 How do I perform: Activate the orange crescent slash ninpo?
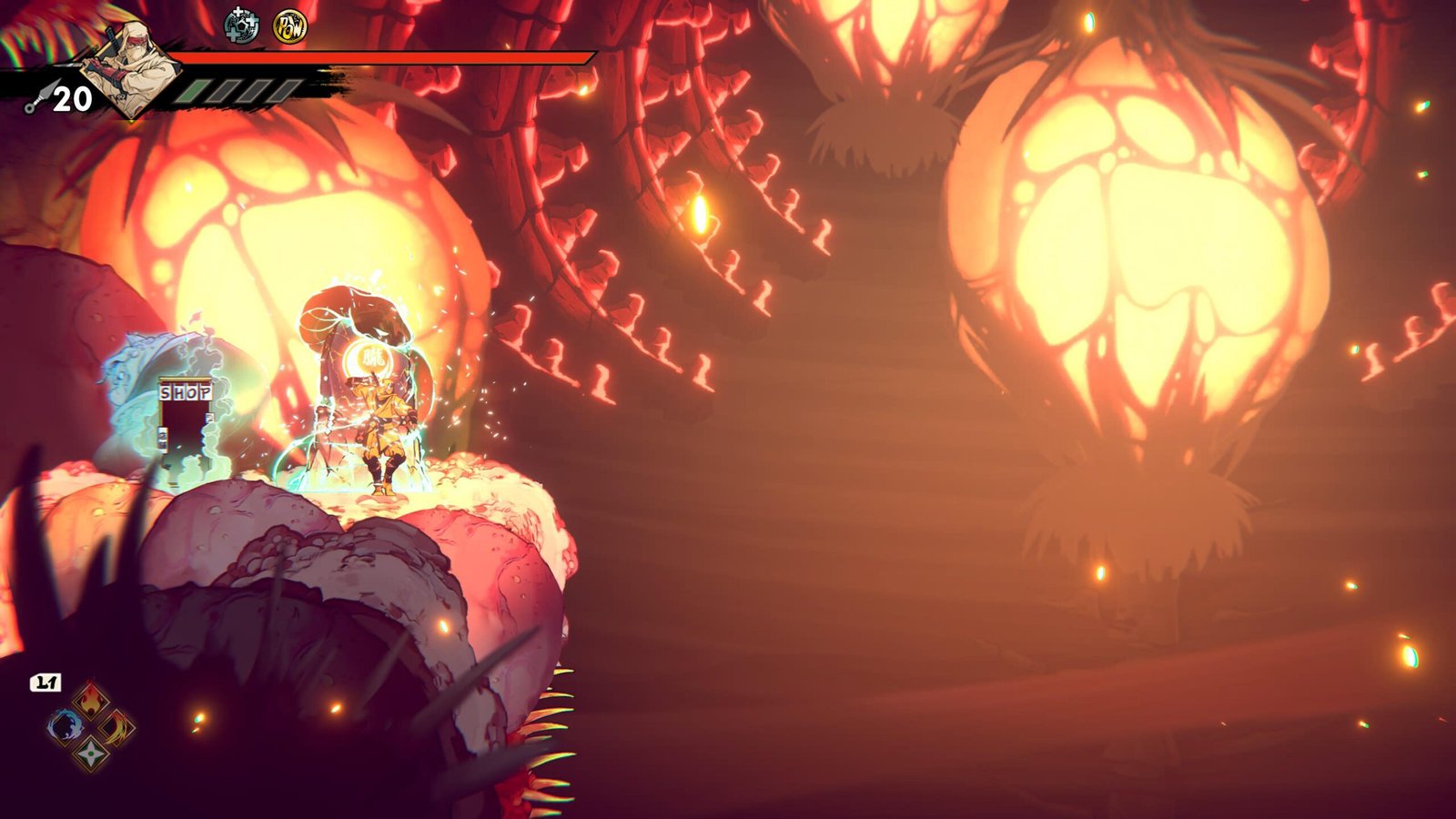coord(117,727)
